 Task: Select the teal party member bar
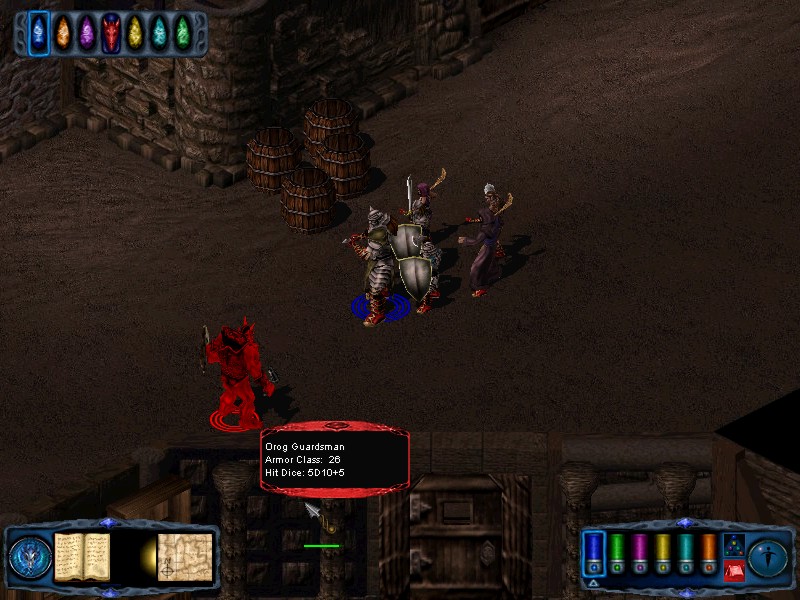(685, 552)
